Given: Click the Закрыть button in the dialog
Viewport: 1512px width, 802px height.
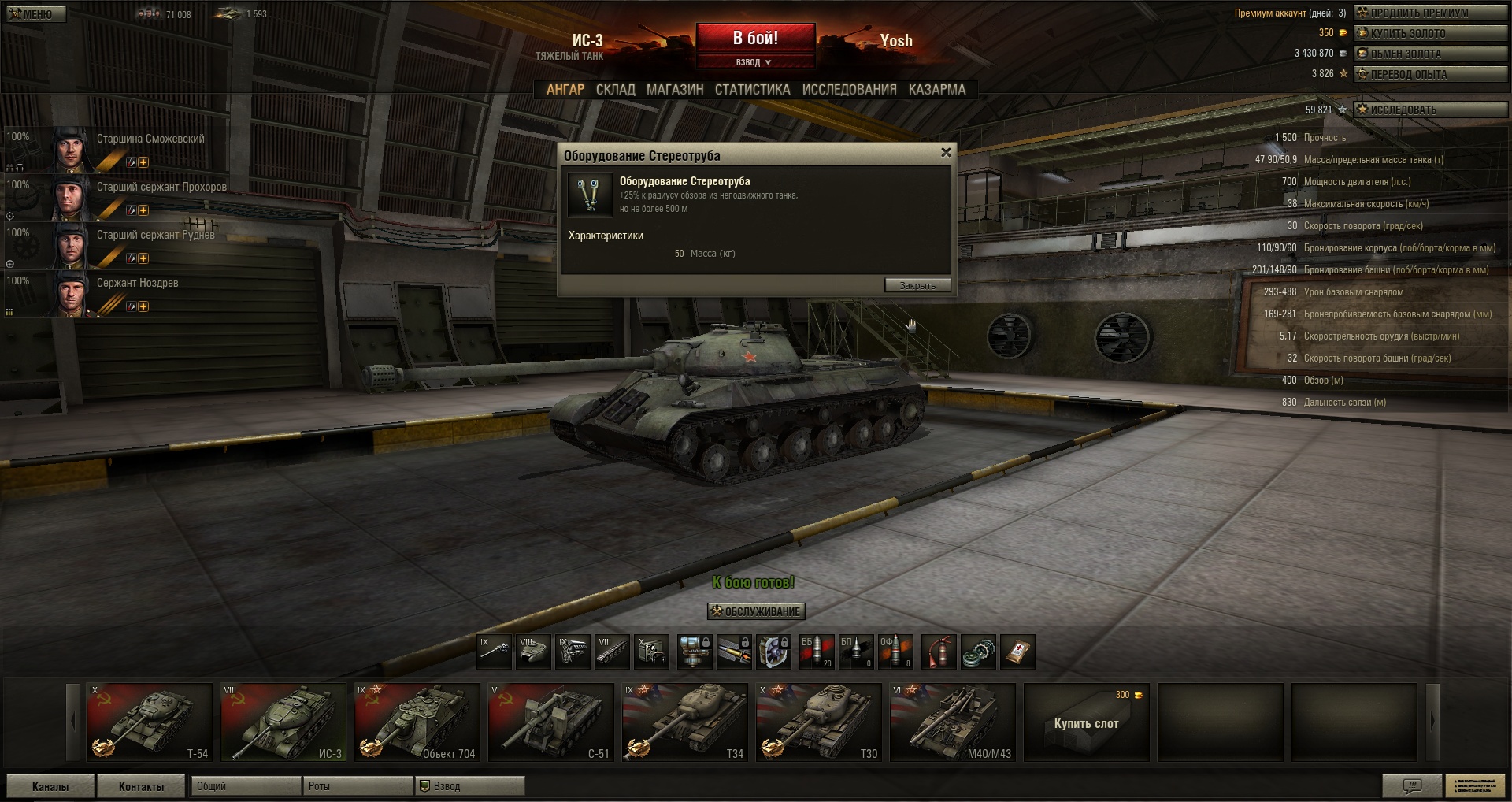Looking at the screenshot, I should pos(917,285).
